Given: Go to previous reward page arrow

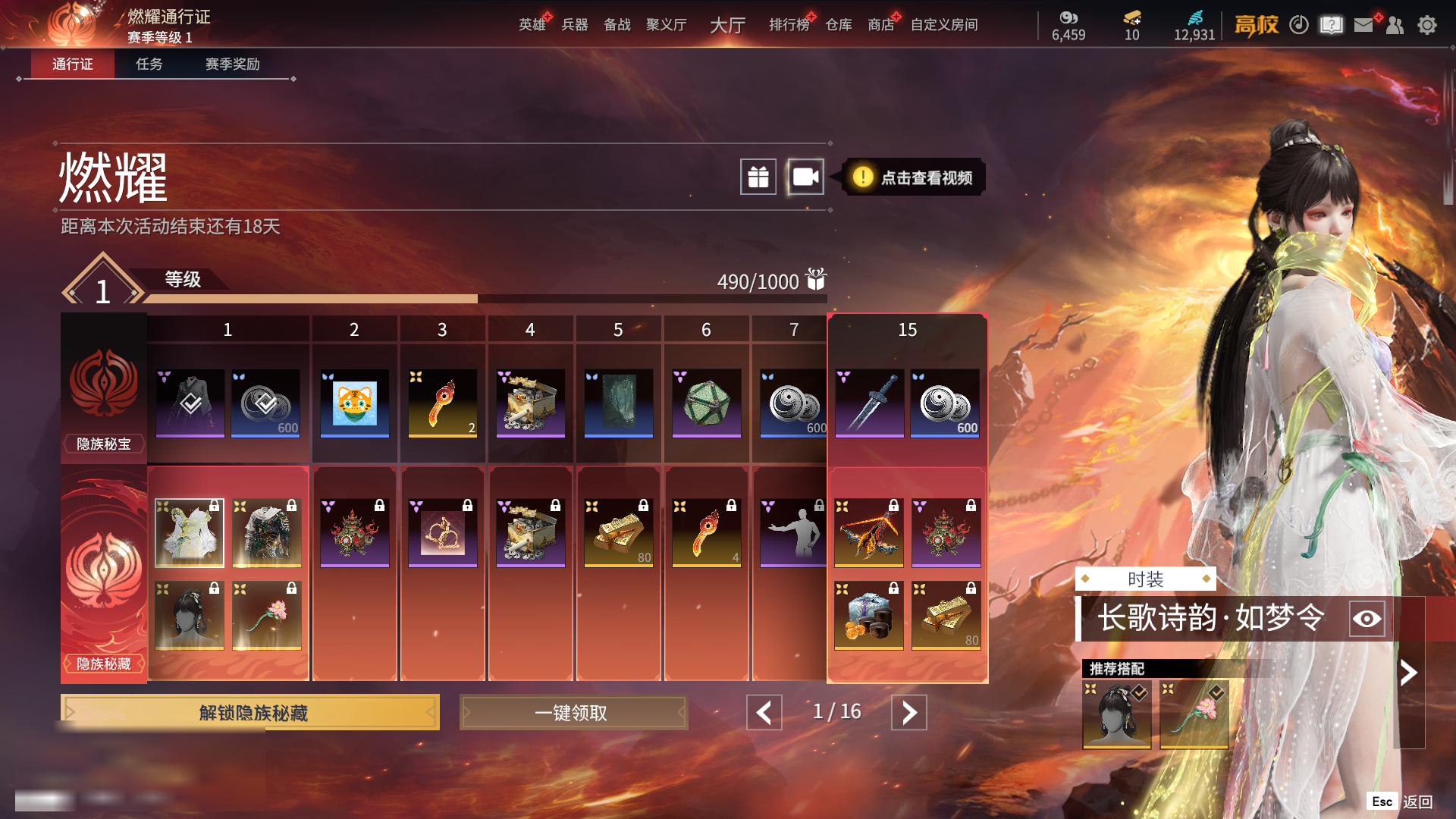Looking at the screenshot, I should 764,713.
